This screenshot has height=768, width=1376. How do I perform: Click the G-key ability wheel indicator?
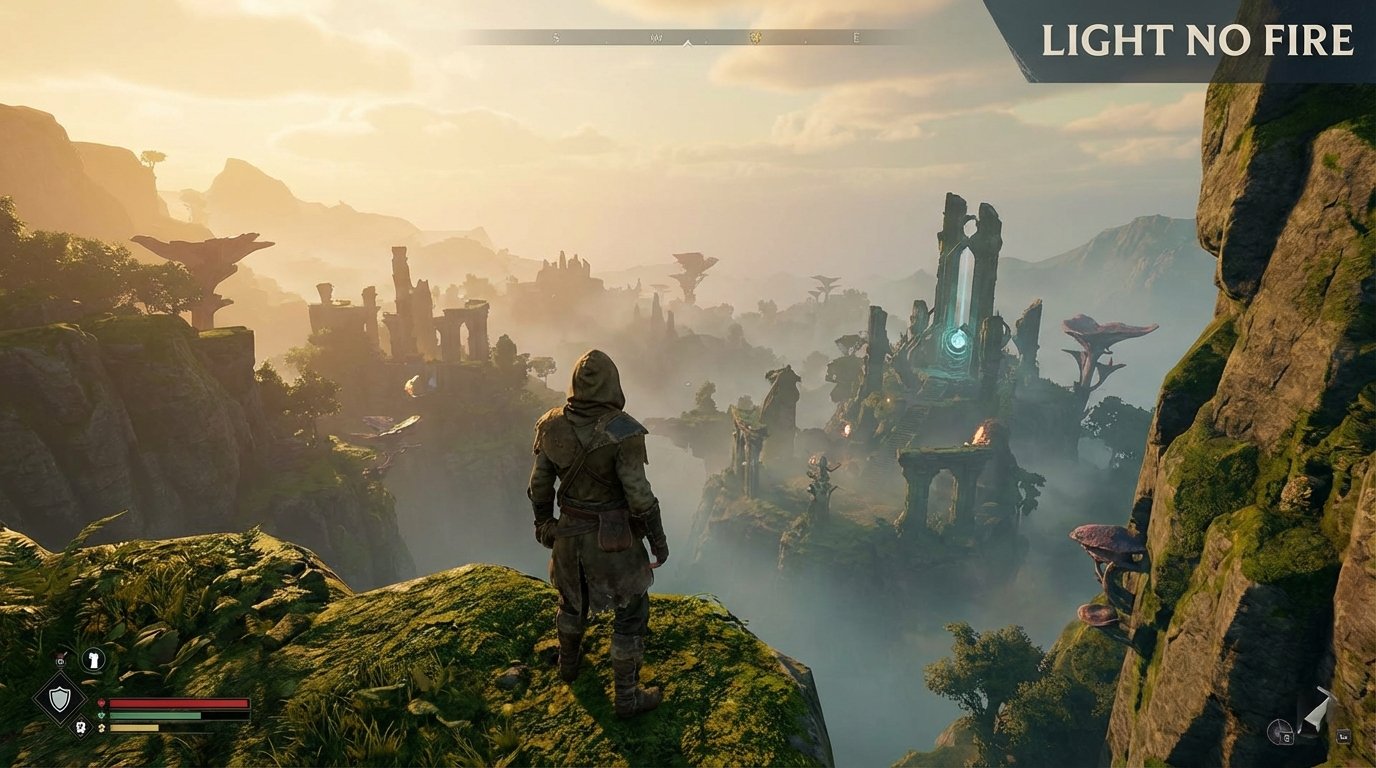click(x=1278, y=730)
